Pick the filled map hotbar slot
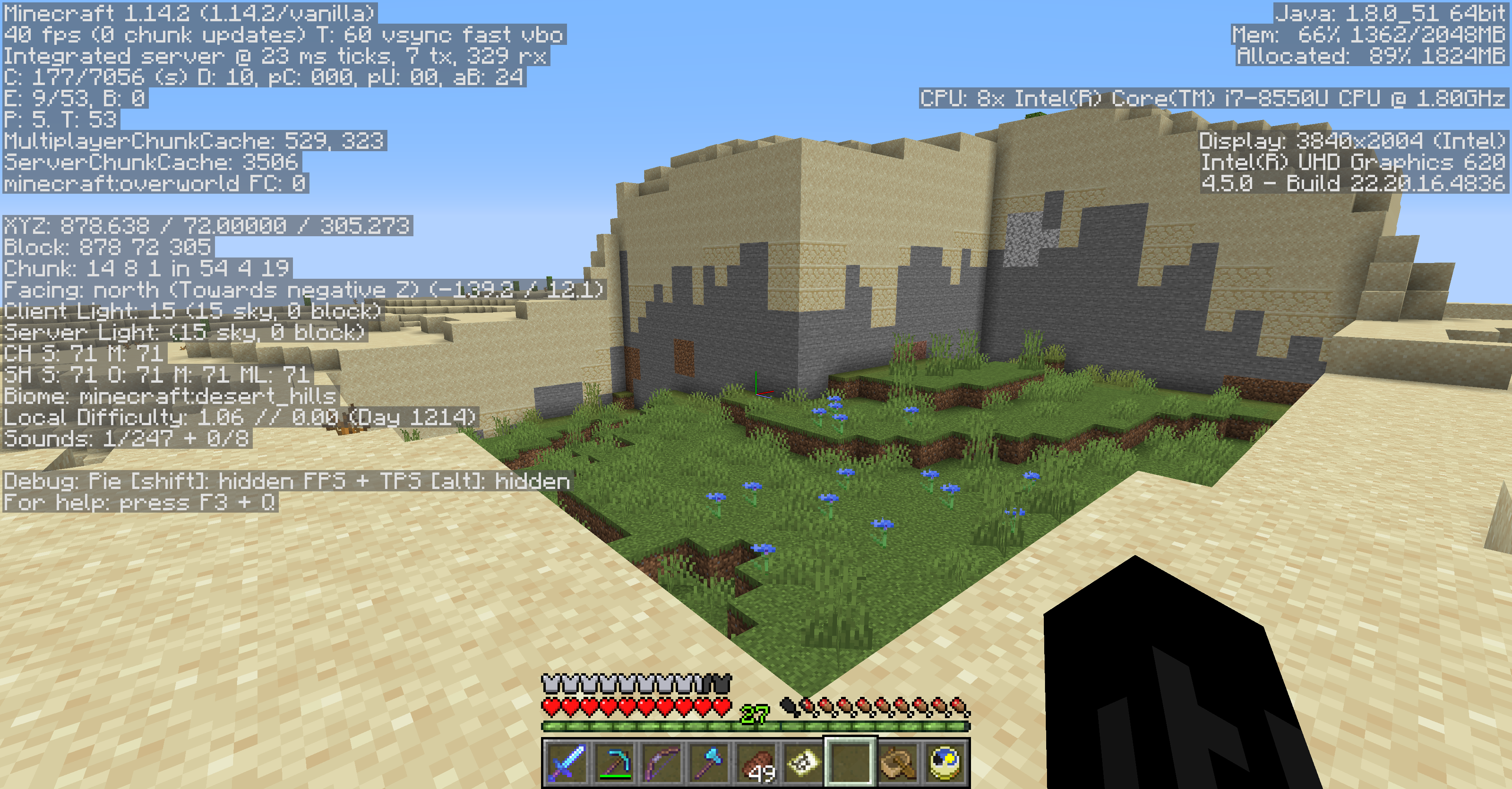Screen dimensions: 1512x789 pos(803,762)
